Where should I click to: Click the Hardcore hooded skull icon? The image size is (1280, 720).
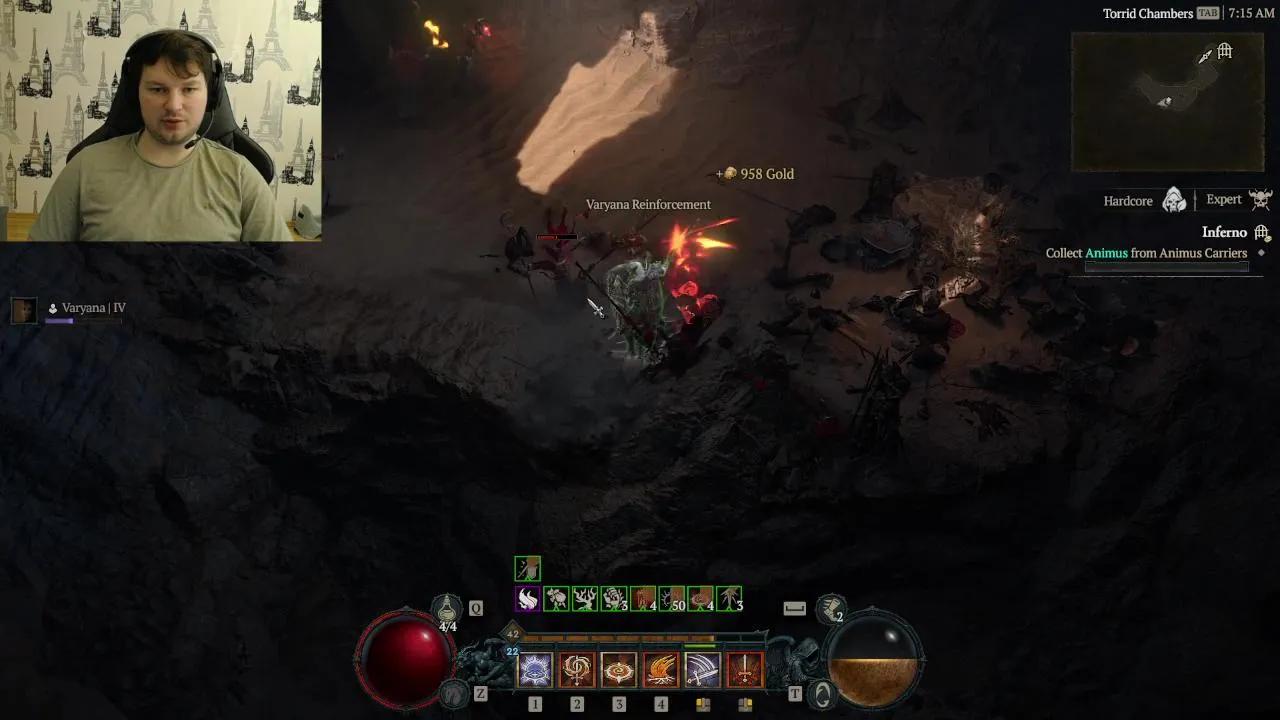point(1175,200)
